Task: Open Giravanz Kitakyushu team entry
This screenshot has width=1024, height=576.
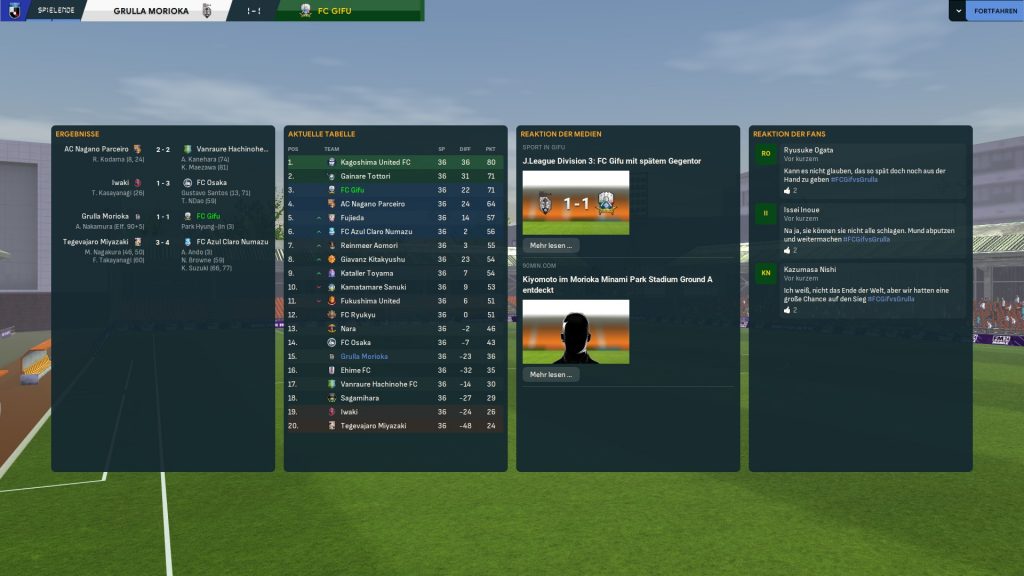Action: pyautogui.click(x=373, y=259)
